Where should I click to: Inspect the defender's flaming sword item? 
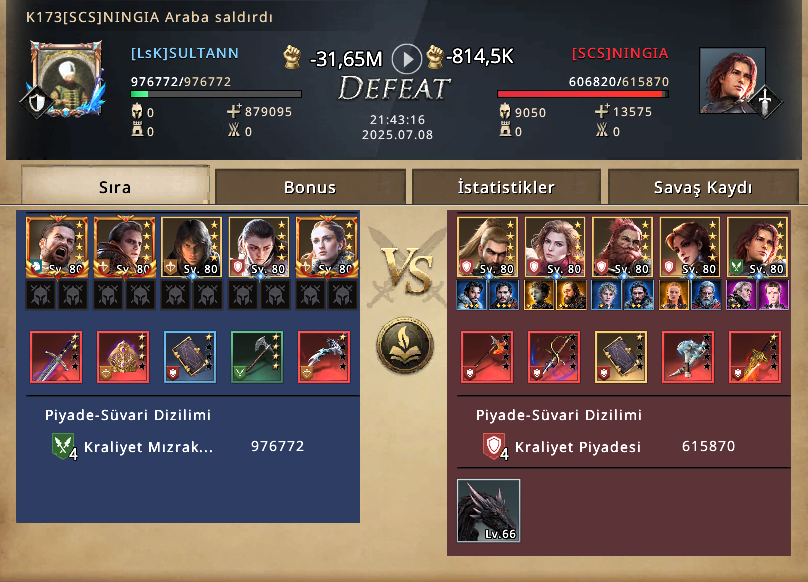click(755, 357)
